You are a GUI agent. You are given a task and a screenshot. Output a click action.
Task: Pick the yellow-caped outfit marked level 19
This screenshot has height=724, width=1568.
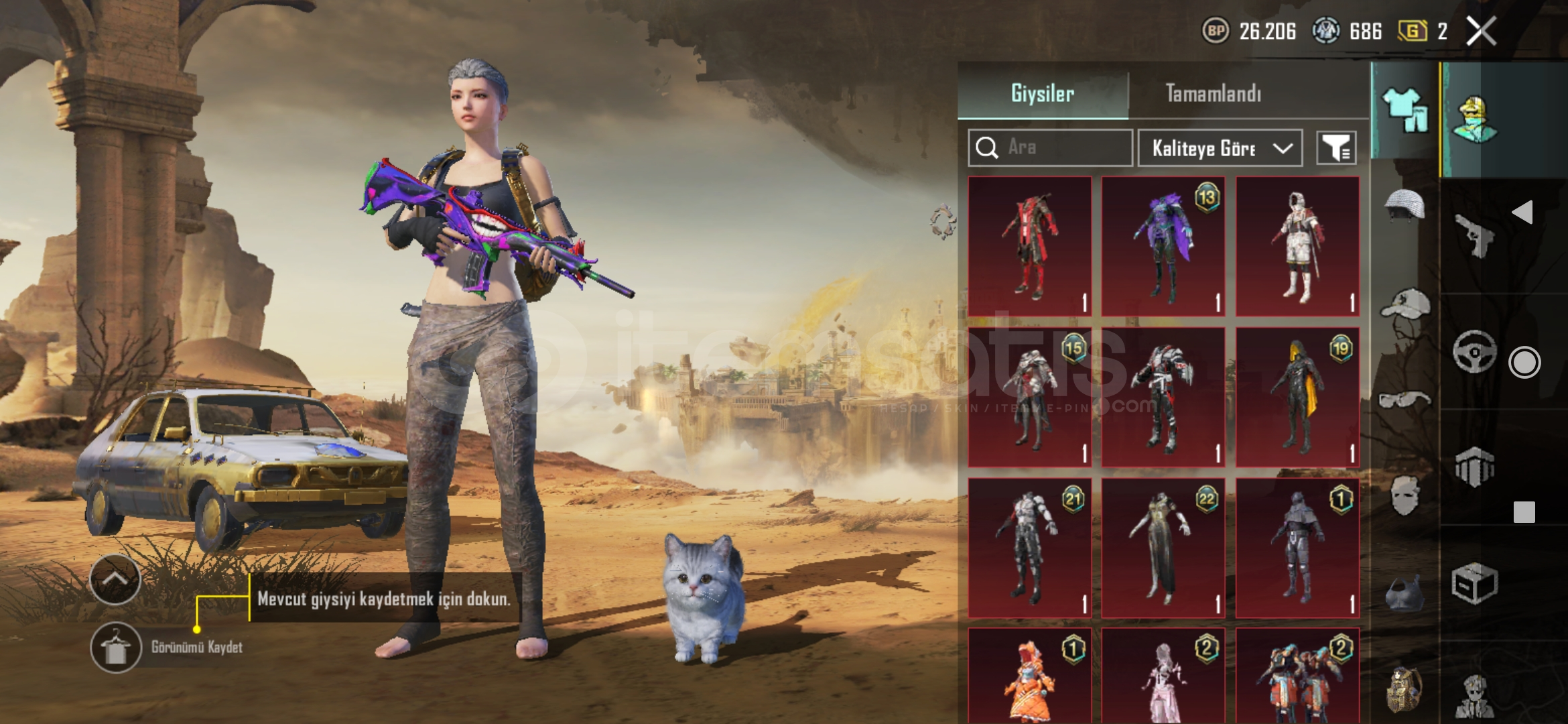point(1298,397)
